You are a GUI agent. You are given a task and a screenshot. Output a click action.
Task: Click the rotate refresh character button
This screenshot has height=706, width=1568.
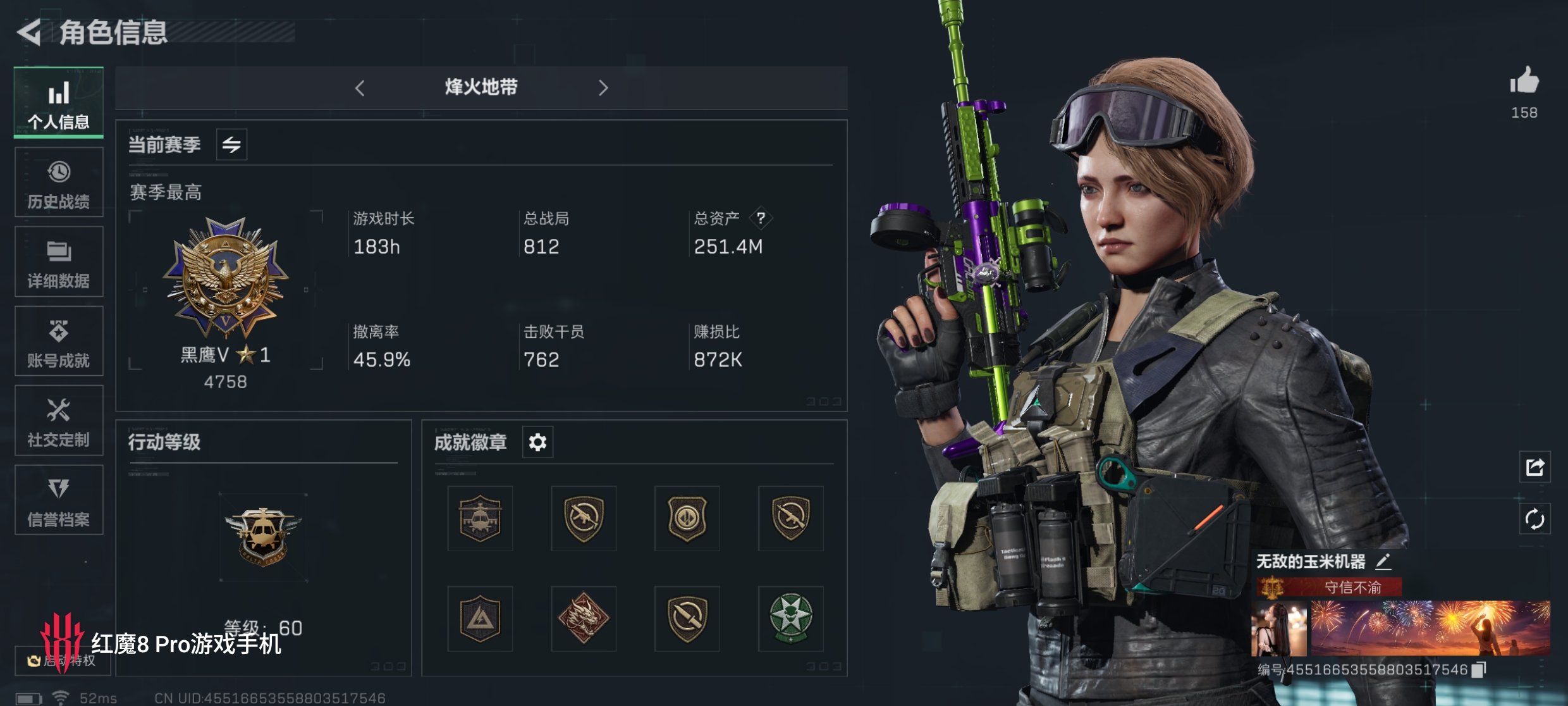pos(1534,519)
